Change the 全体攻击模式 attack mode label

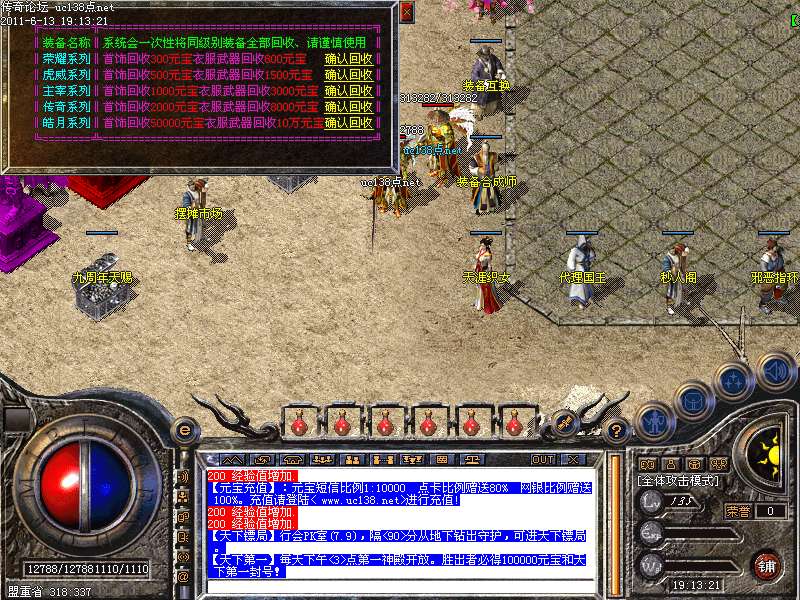coord(679,480)
